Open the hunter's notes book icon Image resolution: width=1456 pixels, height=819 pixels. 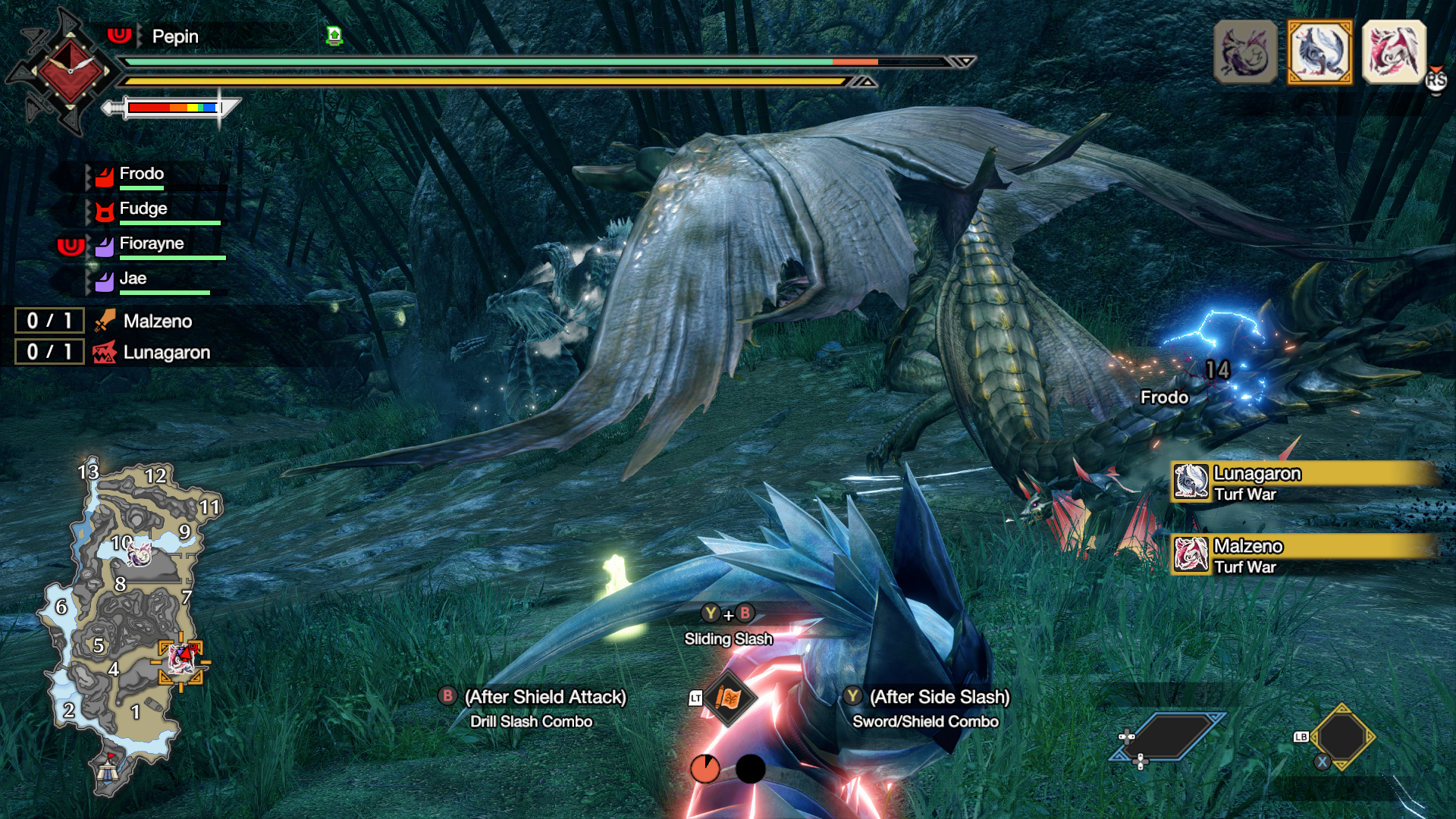[x=728, y=698]
